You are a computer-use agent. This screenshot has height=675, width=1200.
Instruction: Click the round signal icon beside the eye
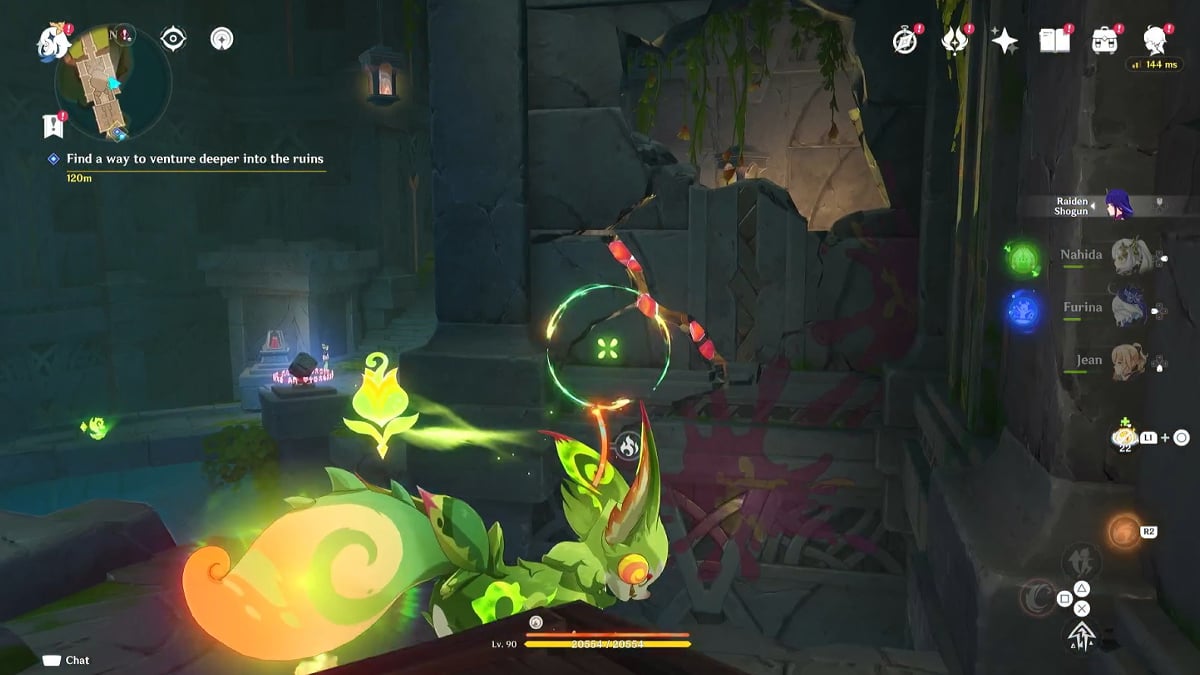pos(222,39)
